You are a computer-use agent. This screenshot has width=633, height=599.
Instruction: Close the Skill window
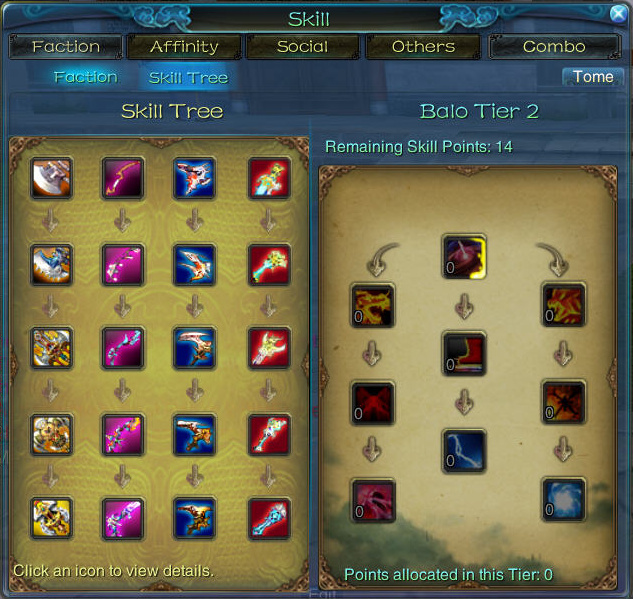click(x=618, y=14)
